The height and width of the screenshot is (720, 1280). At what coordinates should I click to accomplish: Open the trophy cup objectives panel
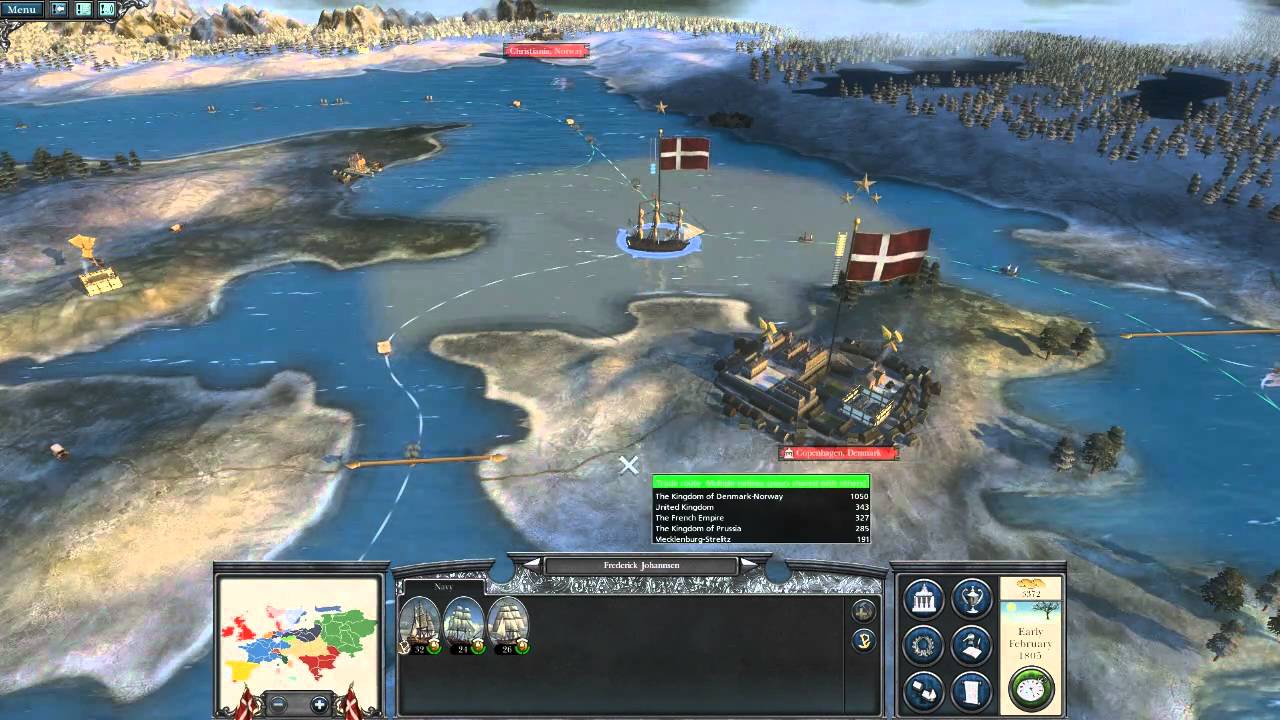click(x=970, y=599)
